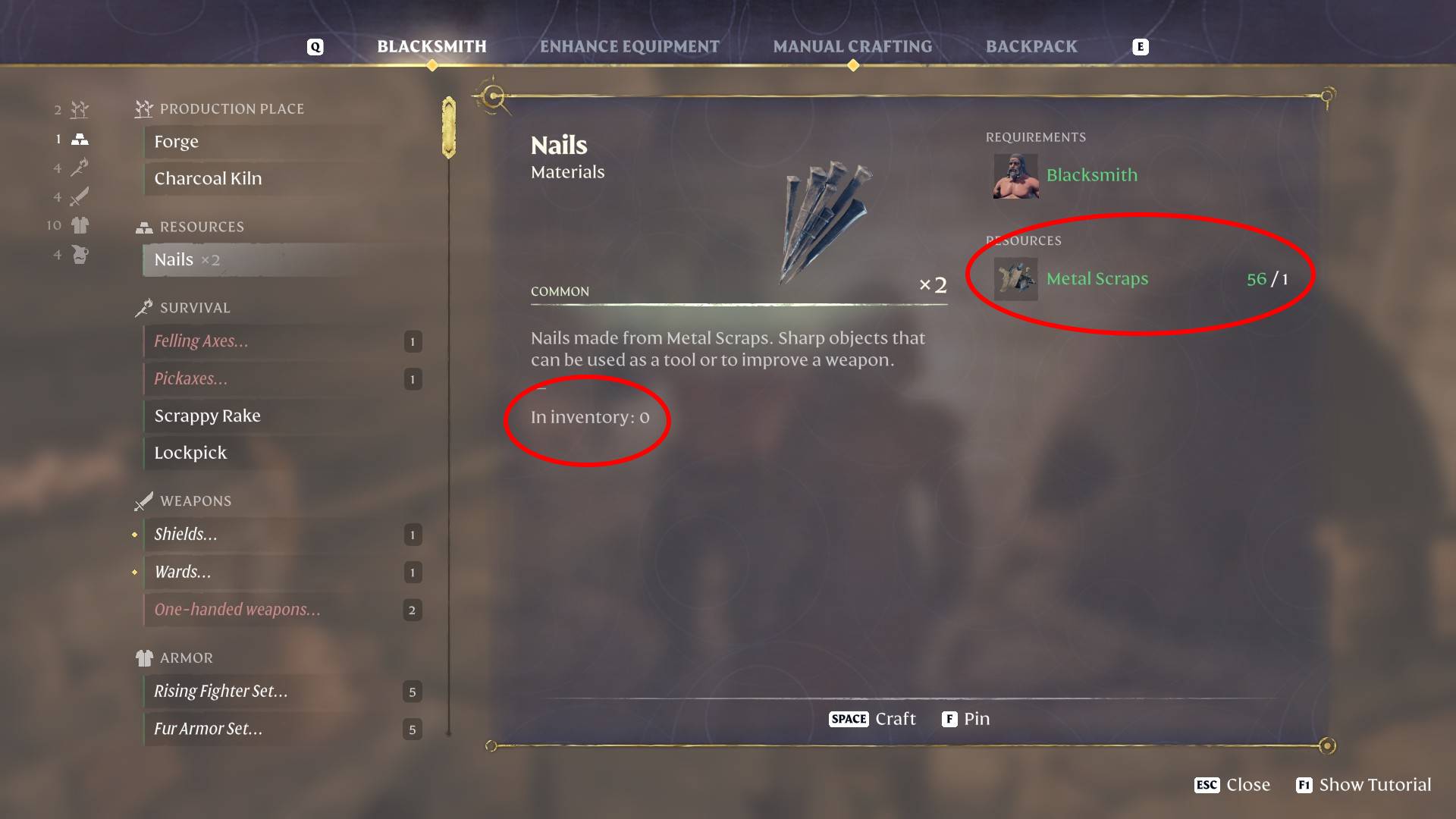Expand the Shields recipe list
This screenshot has width=1456, height=819.
[187, 534]
